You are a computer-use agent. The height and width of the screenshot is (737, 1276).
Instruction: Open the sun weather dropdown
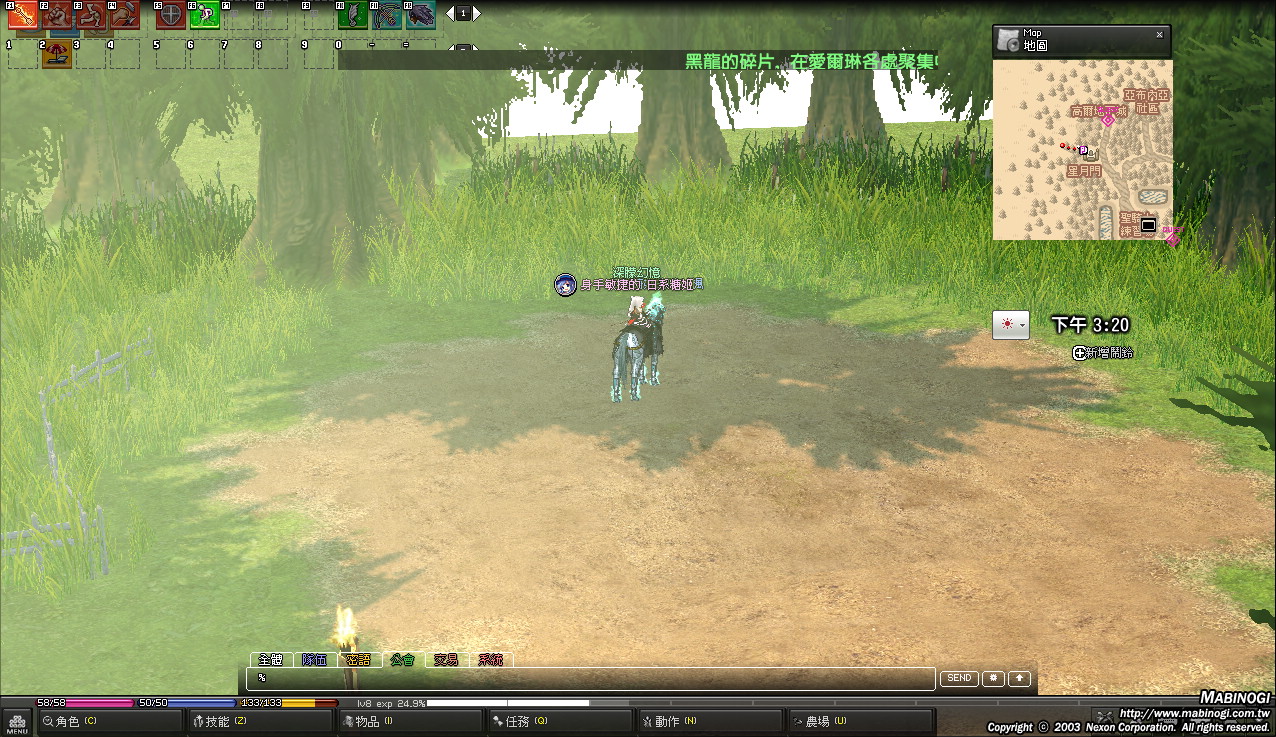coord(1010,325)
